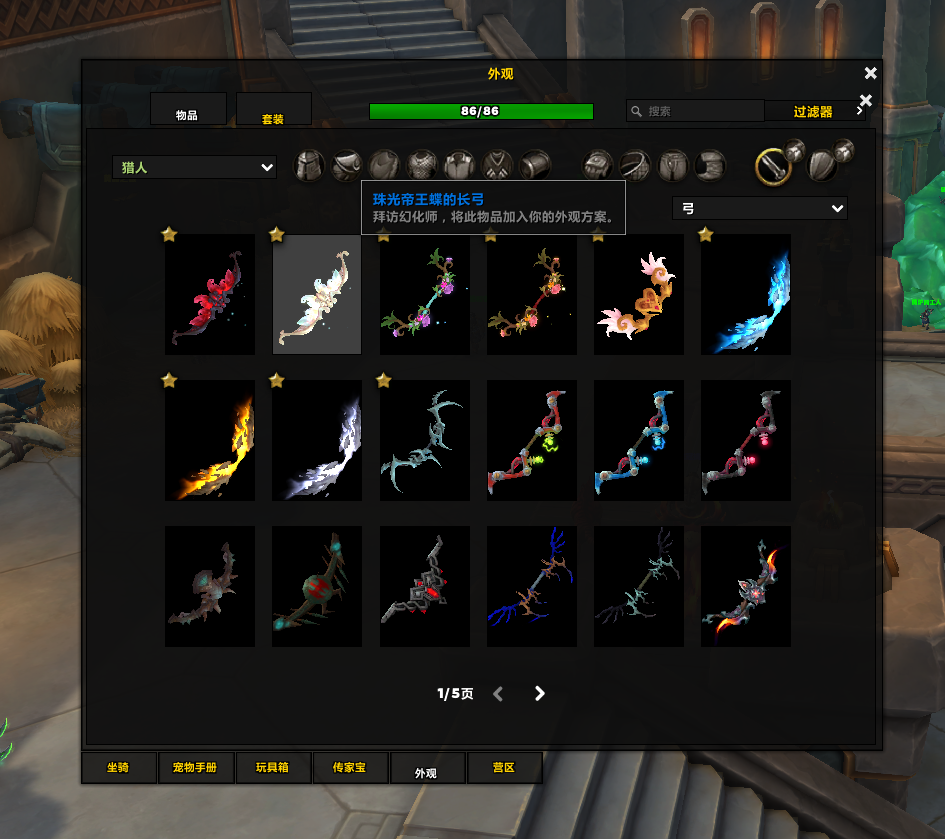
Task: Open the 玩具箱 toy box tab
Action: (x=271, y=768)
